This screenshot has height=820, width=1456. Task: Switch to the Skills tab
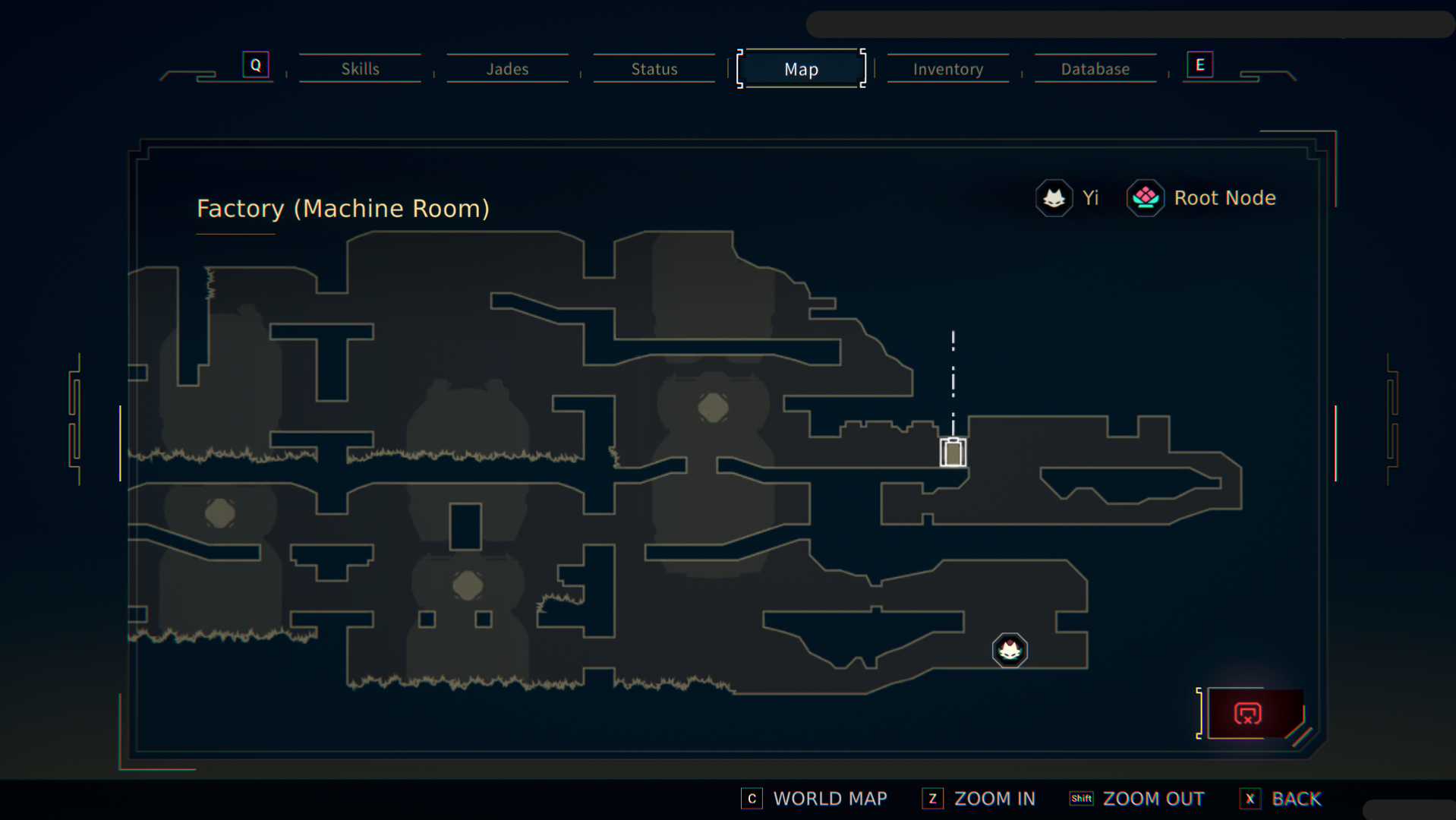360,69
